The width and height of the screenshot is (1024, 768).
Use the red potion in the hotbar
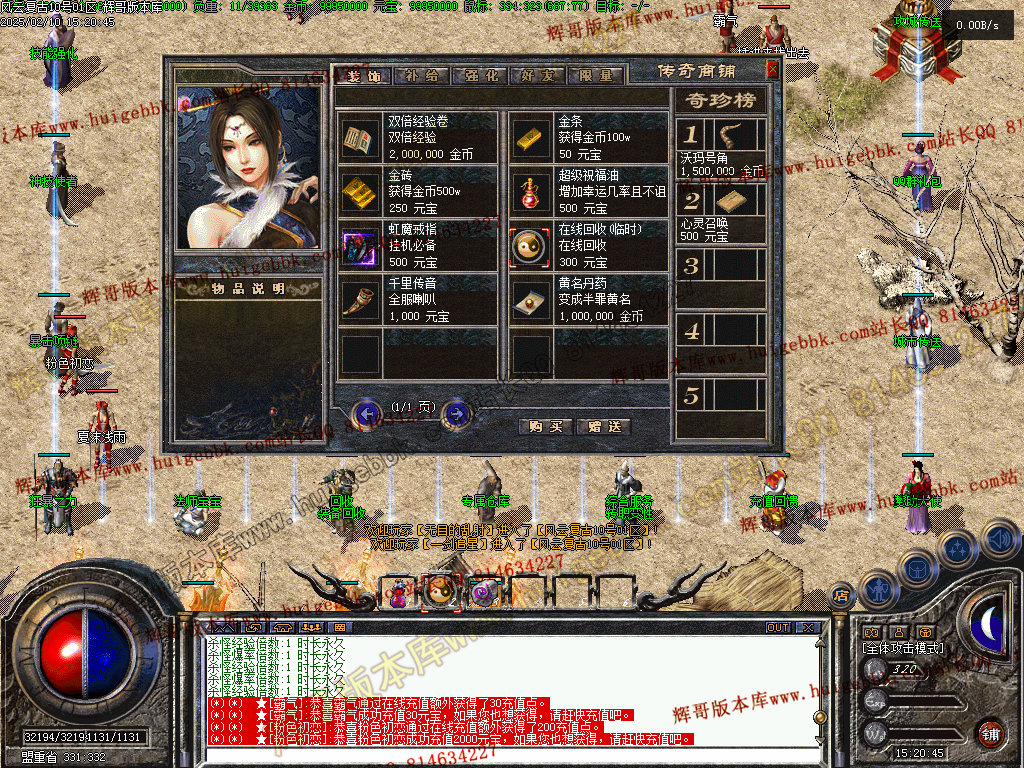[398, 594]
